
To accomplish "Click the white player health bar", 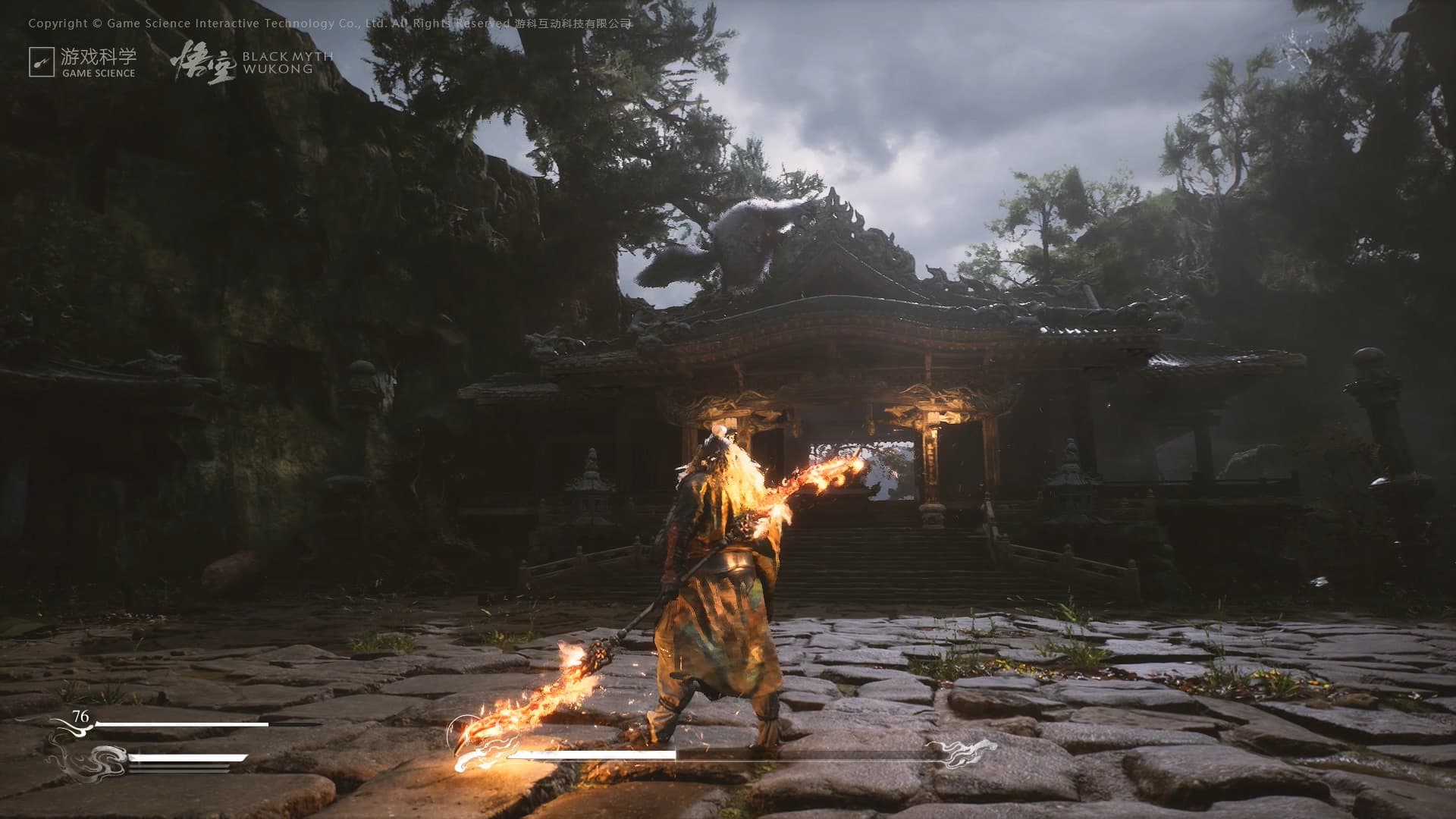I will [x=182, y=723].
